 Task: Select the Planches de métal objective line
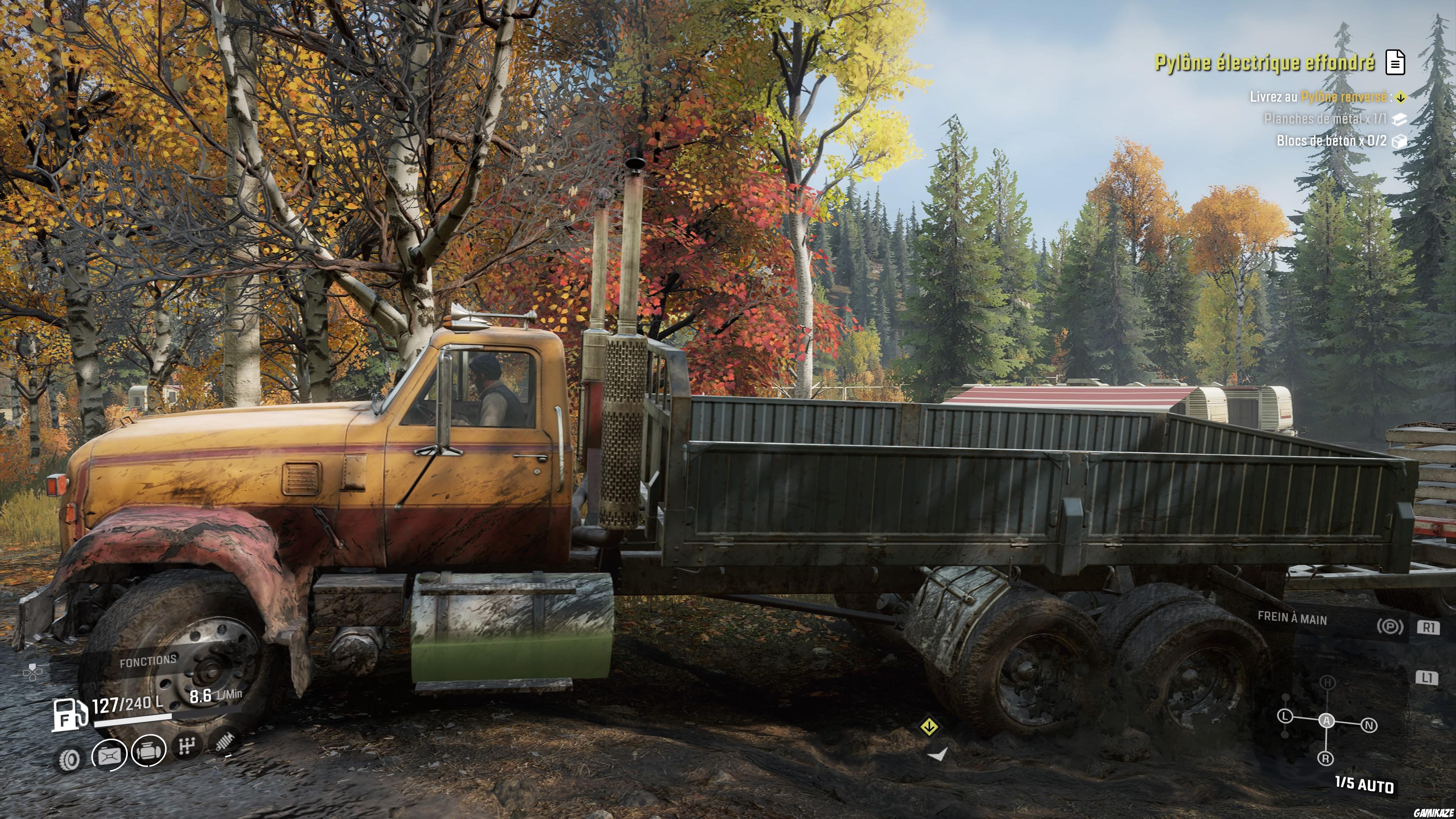coord(1325,119)
